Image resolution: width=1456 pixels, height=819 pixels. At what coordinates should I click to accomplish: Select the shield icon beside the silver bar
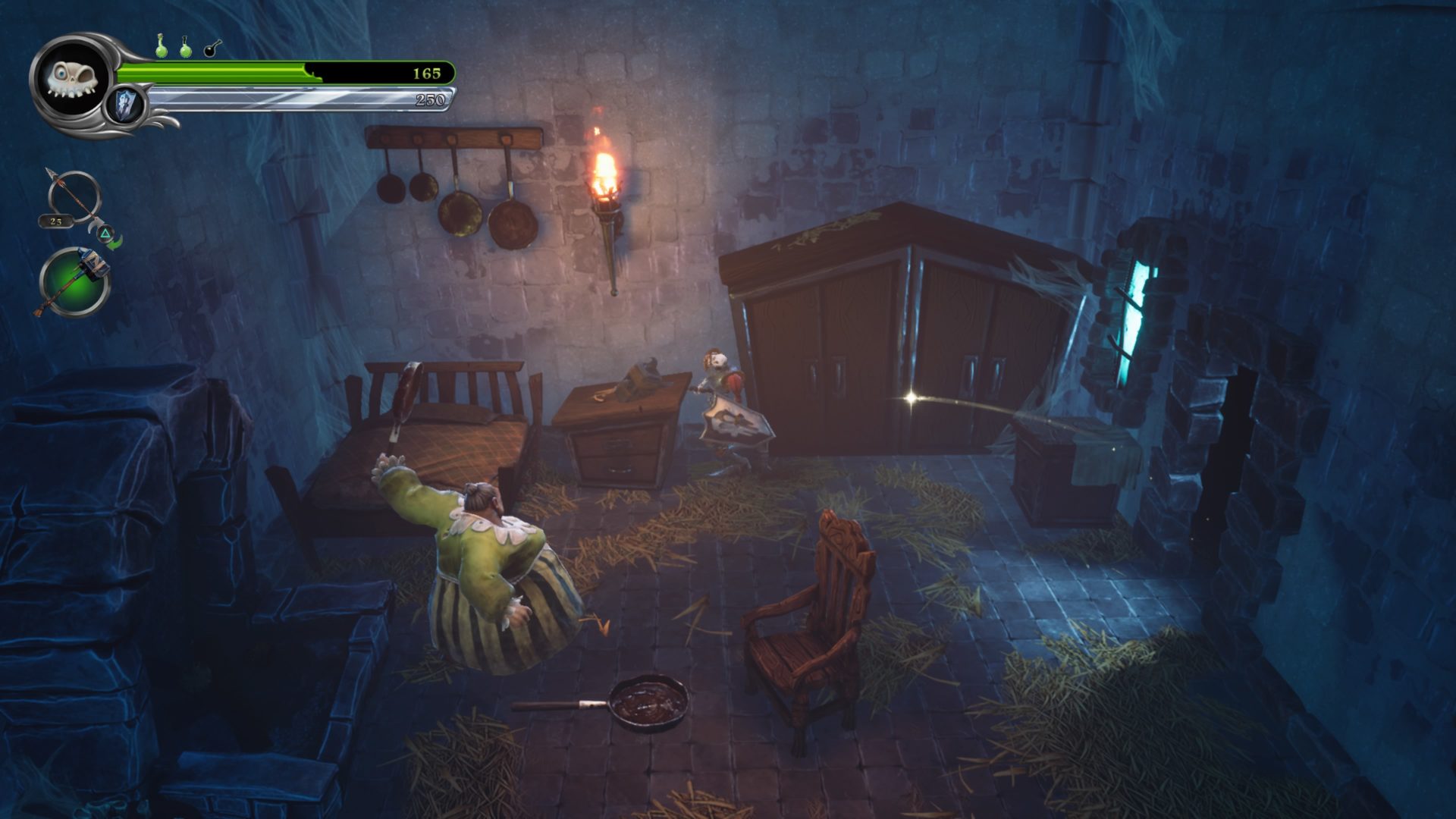tap(124, 105)
